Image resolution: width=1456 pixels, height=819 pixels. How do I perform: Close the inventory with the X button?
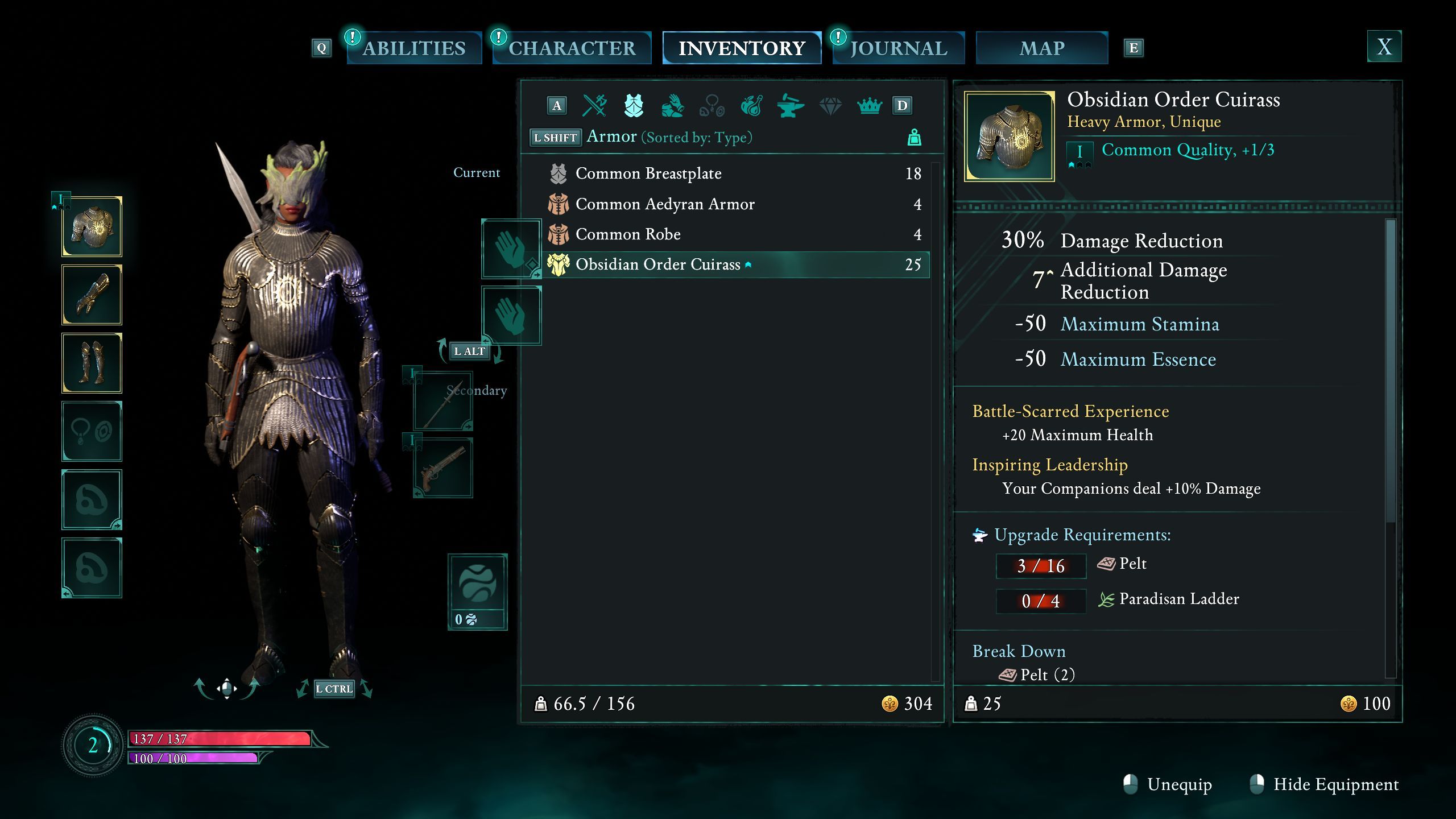[1384, 47]
